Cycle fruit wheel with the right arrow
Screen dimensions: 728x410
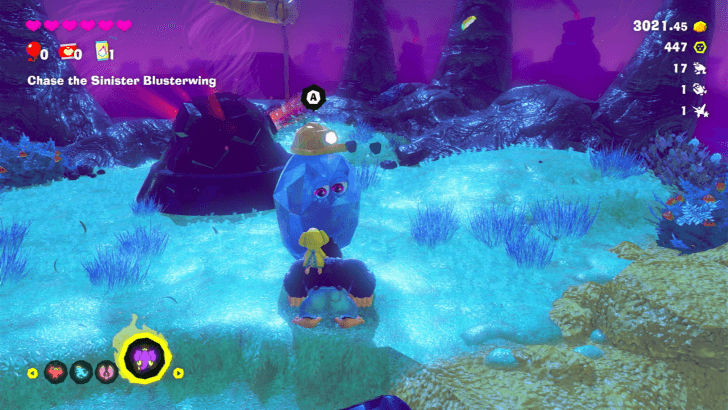tap(179, 373)
